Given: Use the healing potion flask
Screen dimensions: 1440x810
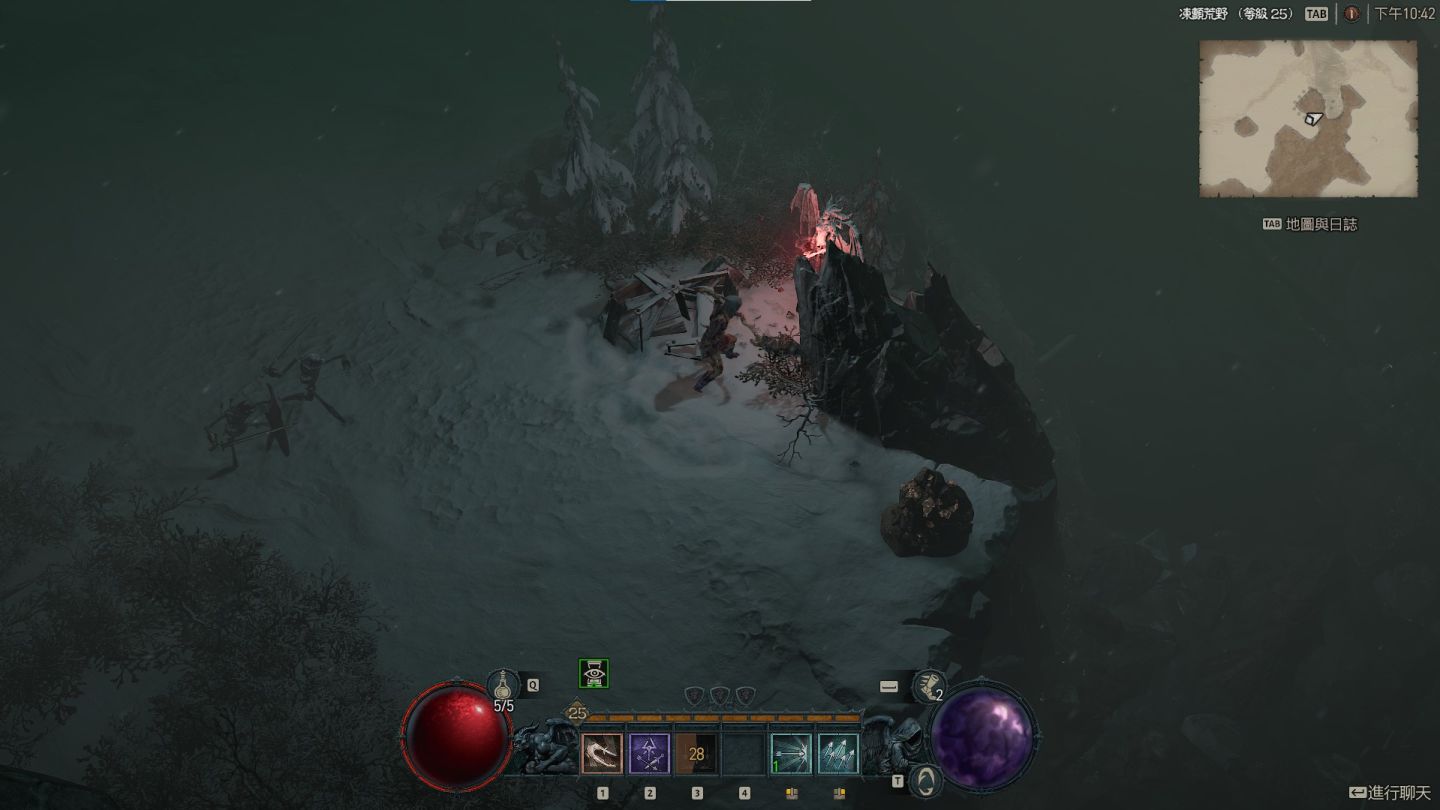Looking at the screenshot, I should 503,686.
